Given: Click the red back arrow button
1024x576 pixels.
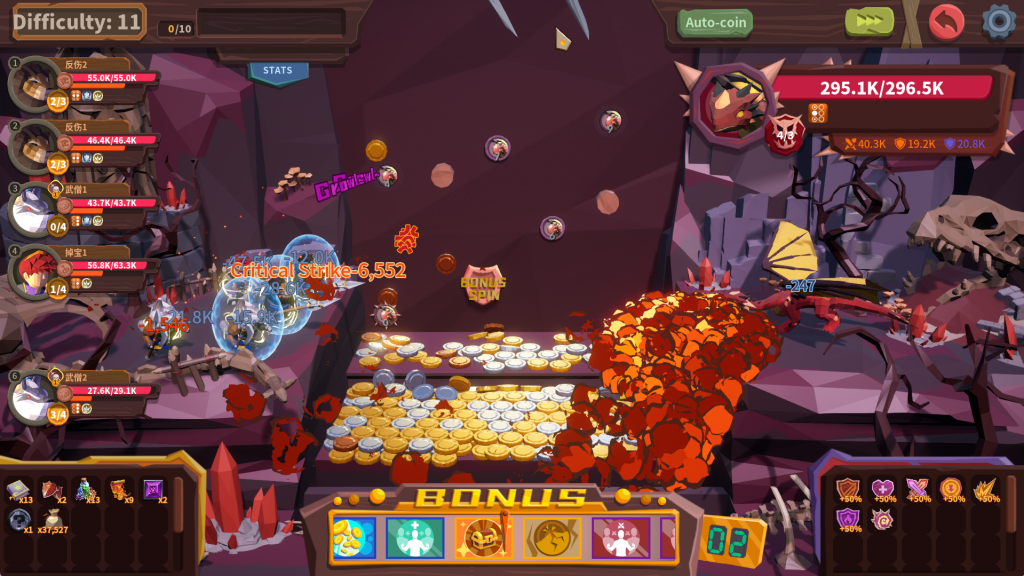Looking at the screenshot, I should click(x=946, y=21).
